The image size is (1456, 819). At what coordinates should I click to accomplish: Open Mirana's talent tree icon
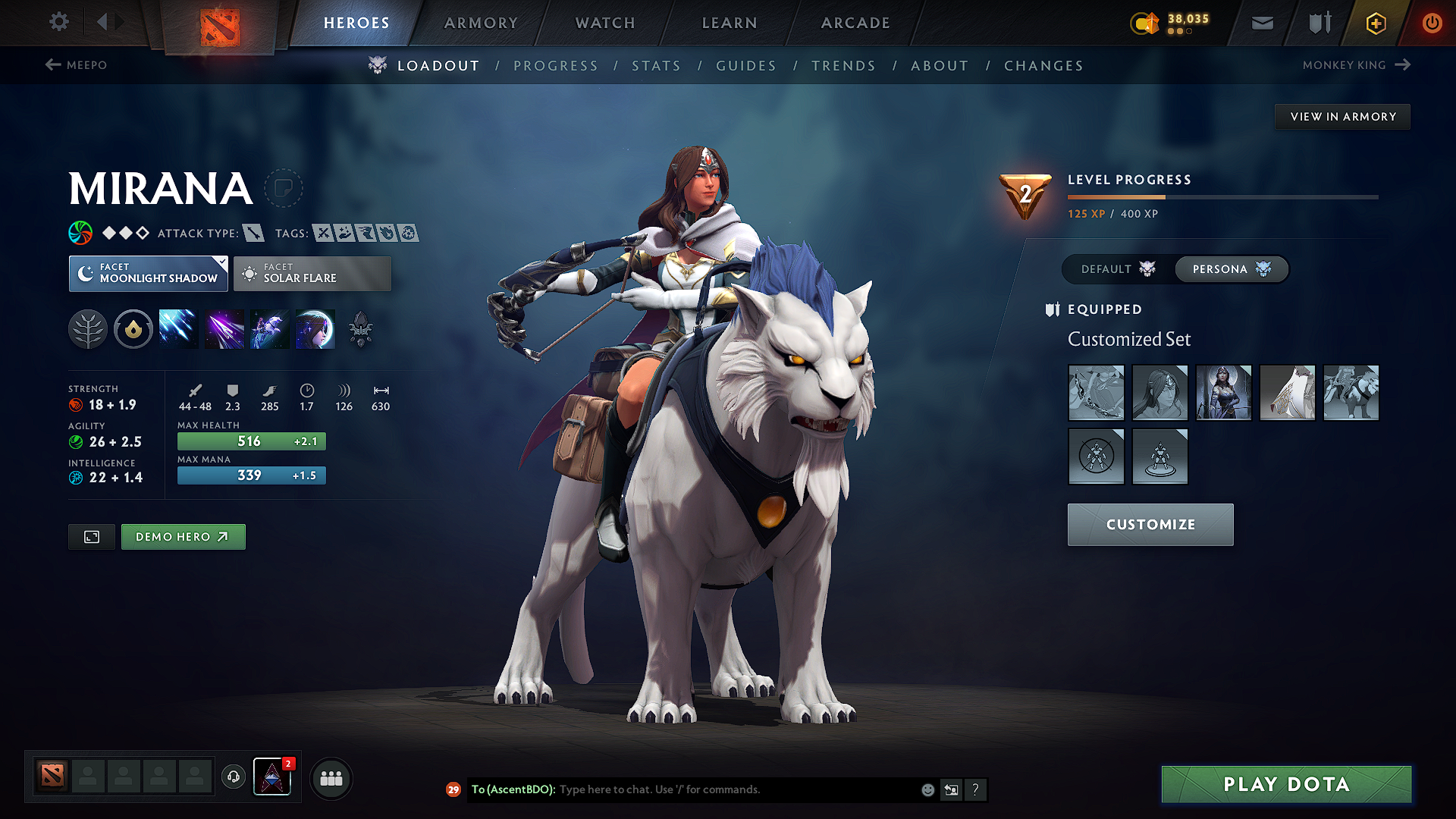[x=88, y=328]
